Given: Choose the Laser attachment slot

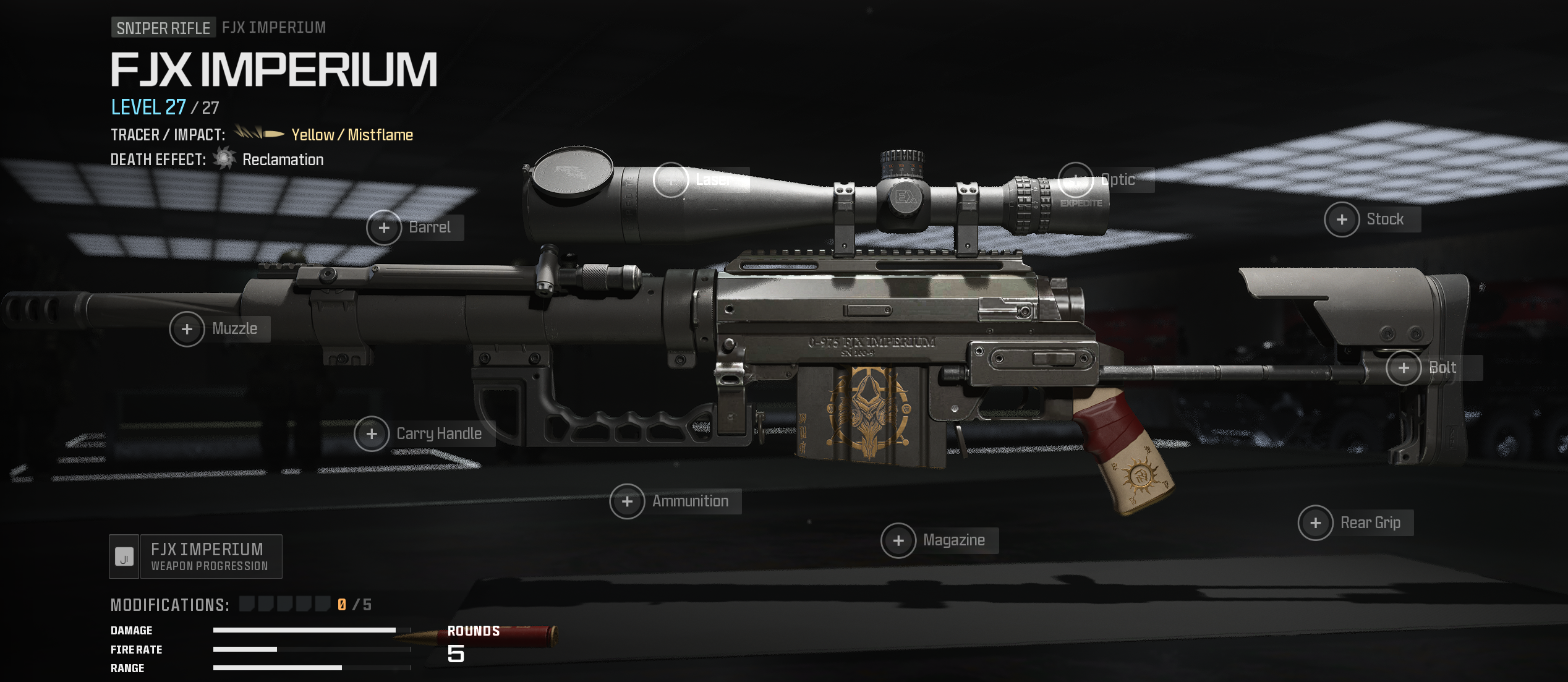Looking at the screenshot, I should [x=671, y=181].
